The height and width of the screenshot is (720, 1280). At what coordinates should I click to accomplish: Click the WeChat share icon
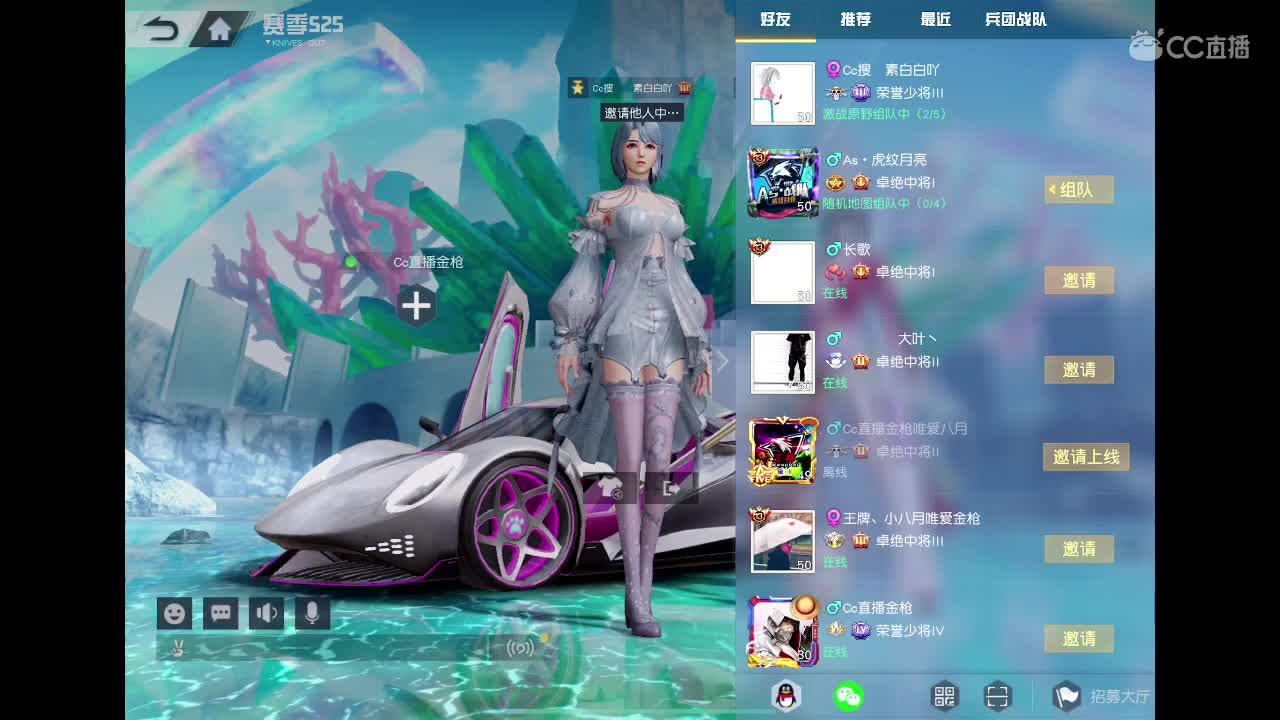click(x=849, y=695)
